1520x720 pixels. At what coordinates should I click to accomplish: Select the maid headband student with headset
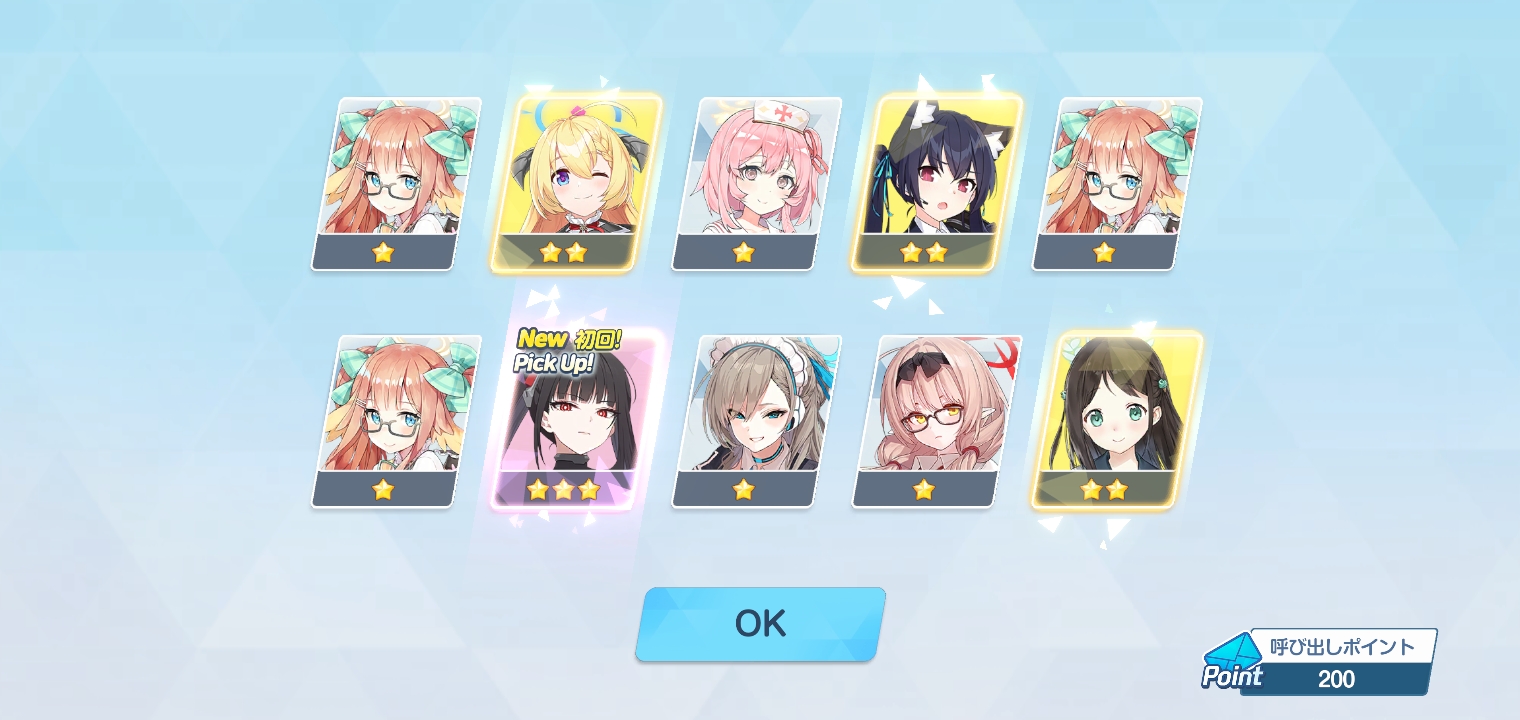(x=756, y=420)
